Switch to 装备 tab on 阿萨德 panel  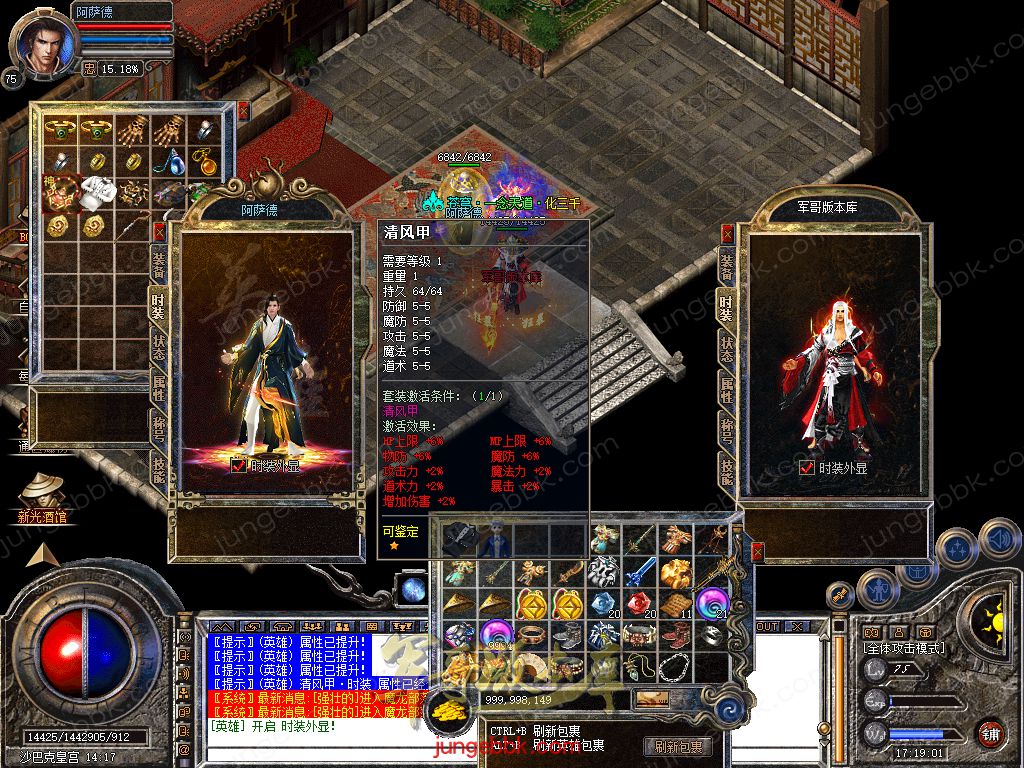[158, 265]
